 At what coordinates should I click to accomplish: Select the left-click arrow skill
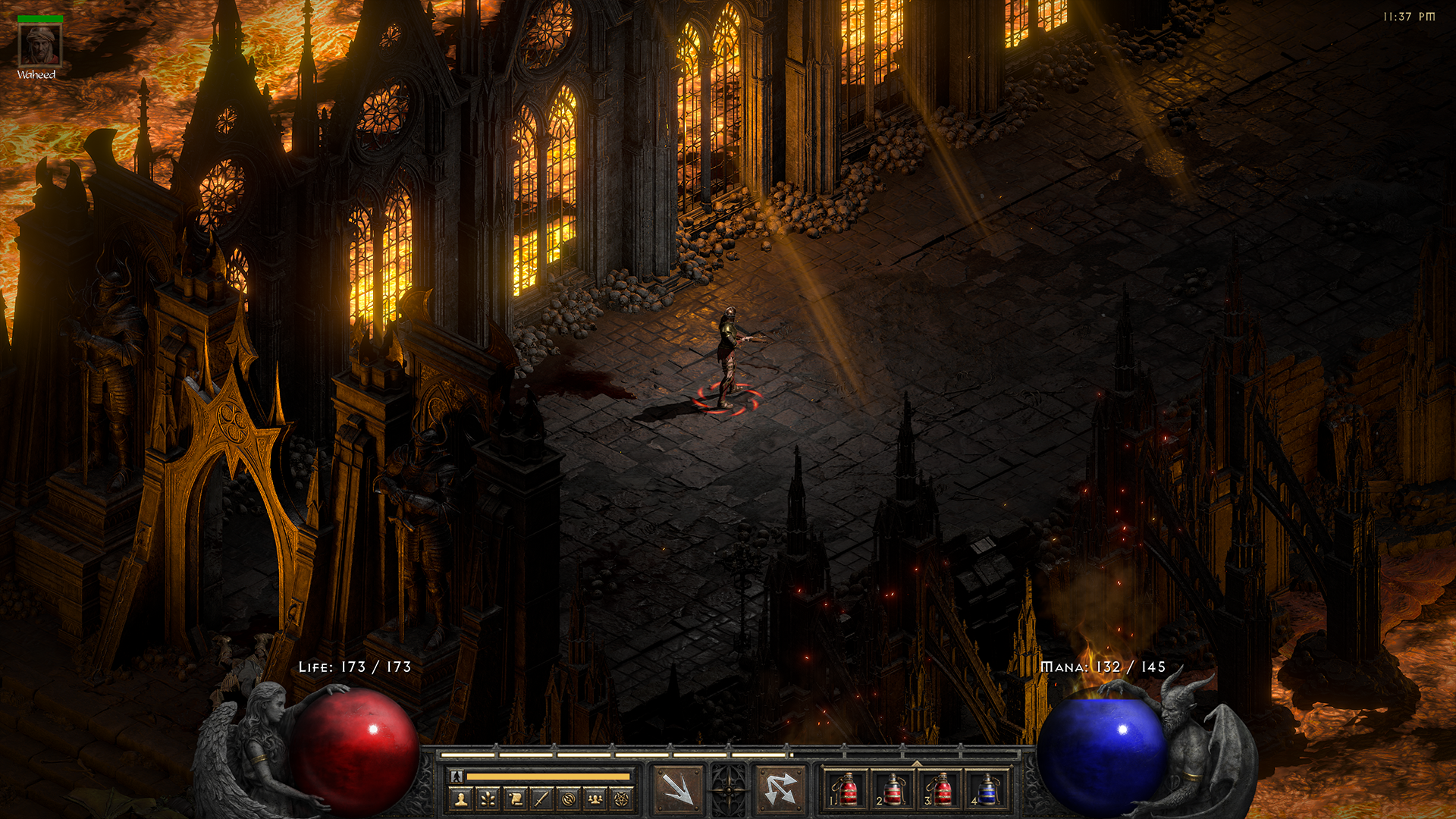click(x=678, y=789)
